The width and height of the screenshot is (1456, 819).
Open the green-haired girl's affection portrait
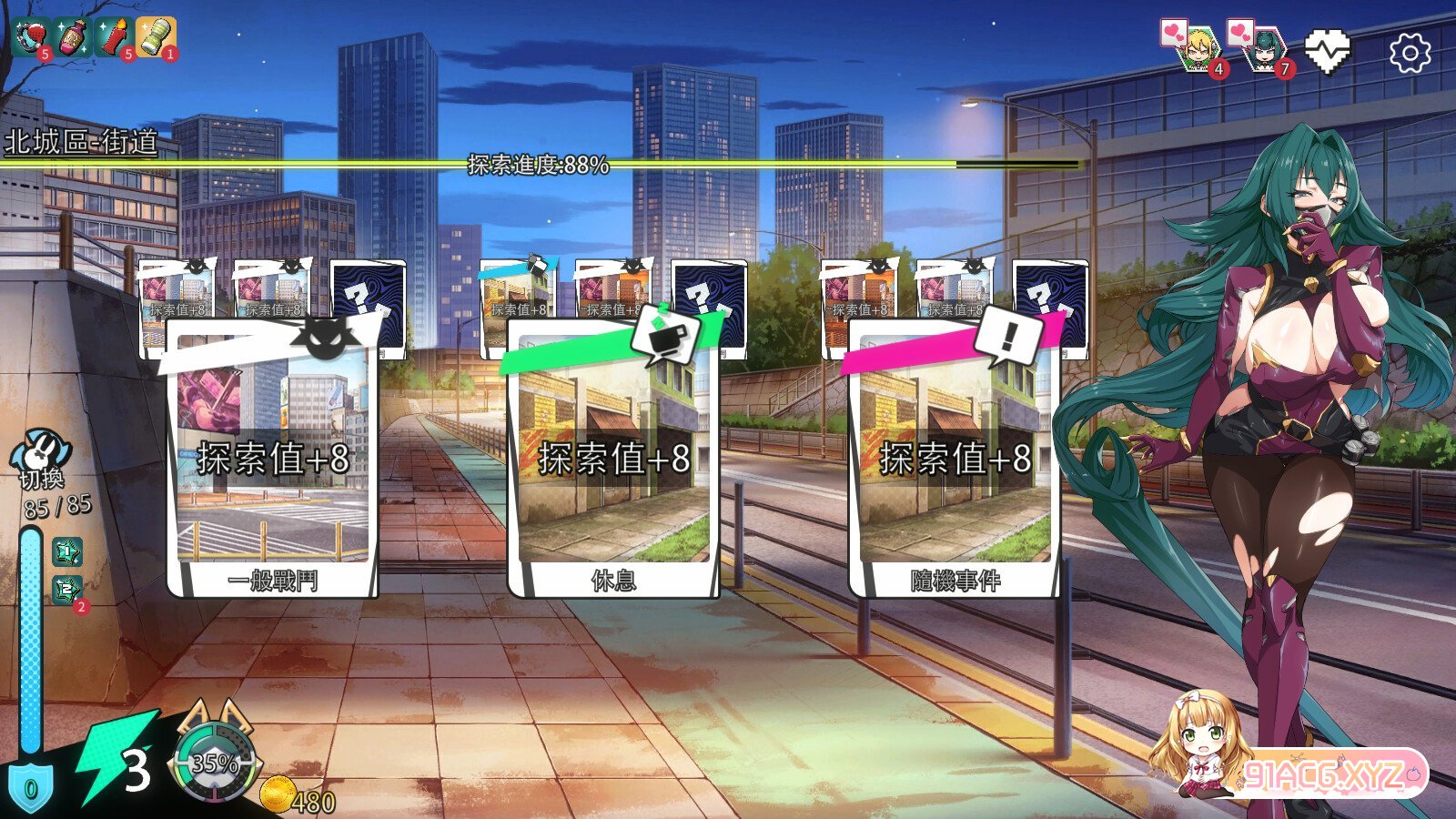tap(1265, 50)
